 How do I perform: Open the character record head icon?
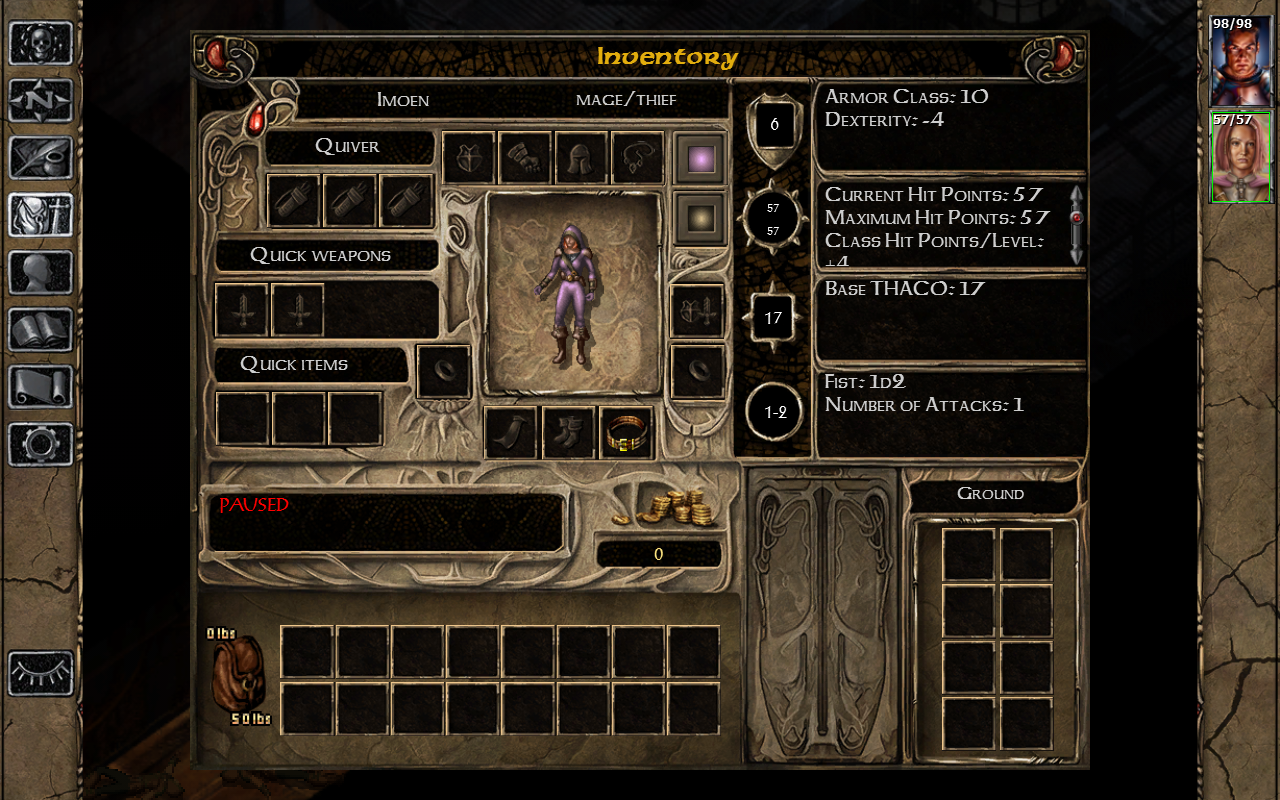pyautogui.click(x=41, y=272)
